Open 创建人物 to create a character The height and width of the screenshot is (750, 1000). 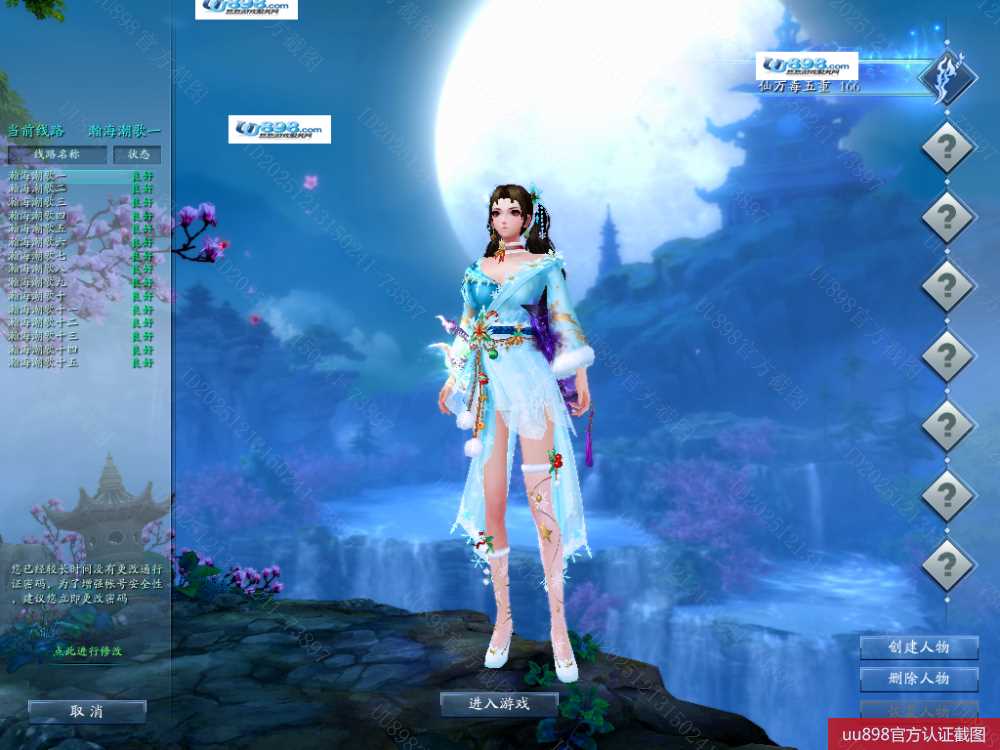click(x=919, y=647)
